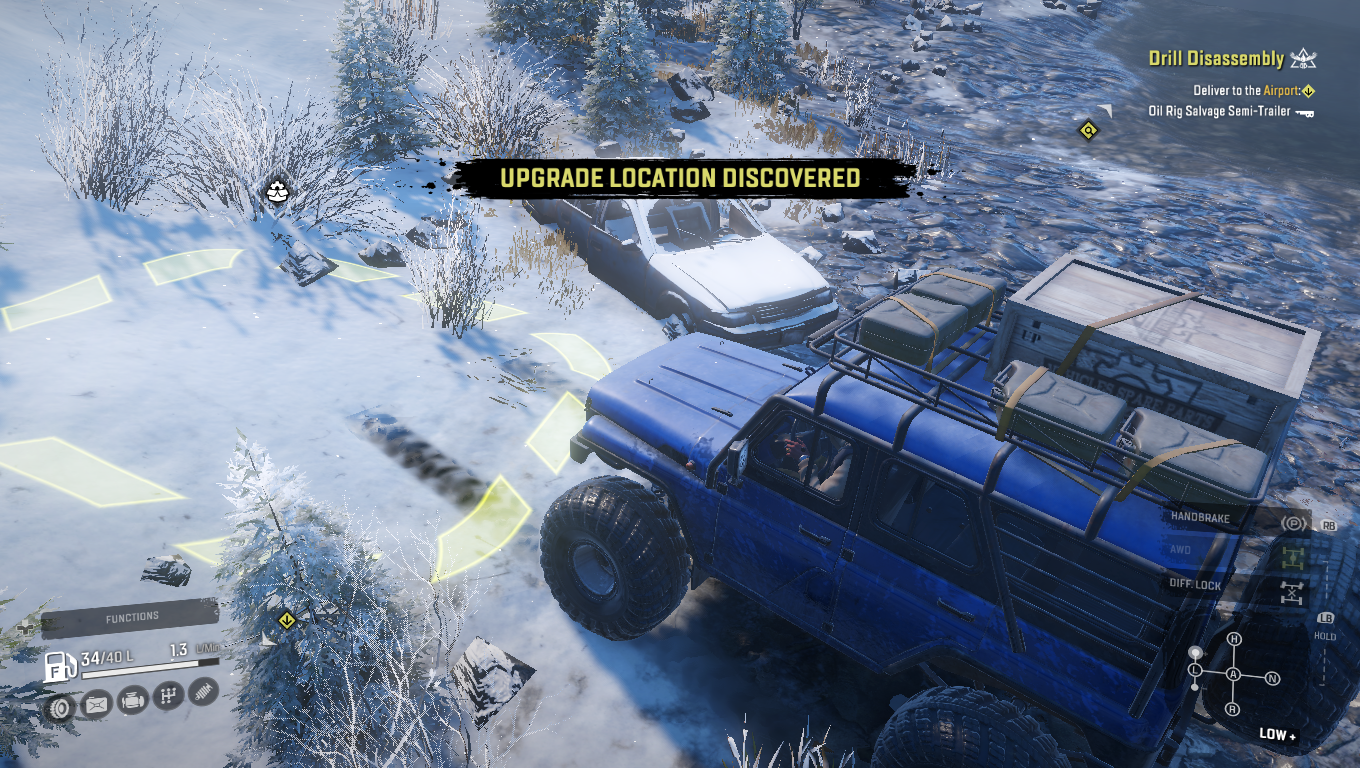
Task: Click the magnifier waypoint marker
Action: pyautogui.click(x=1088, y=130)
